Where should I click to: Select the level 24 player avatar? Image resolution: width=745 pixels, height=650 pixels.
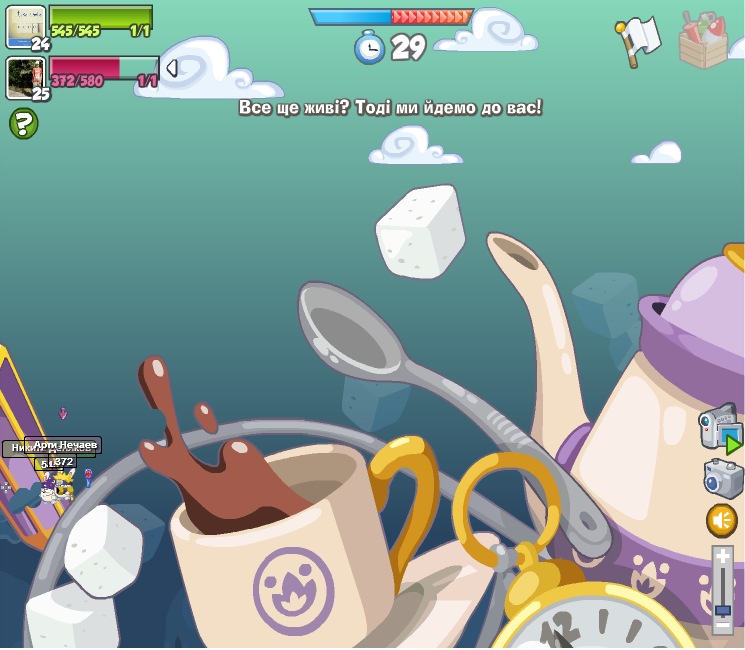(25, 25)
